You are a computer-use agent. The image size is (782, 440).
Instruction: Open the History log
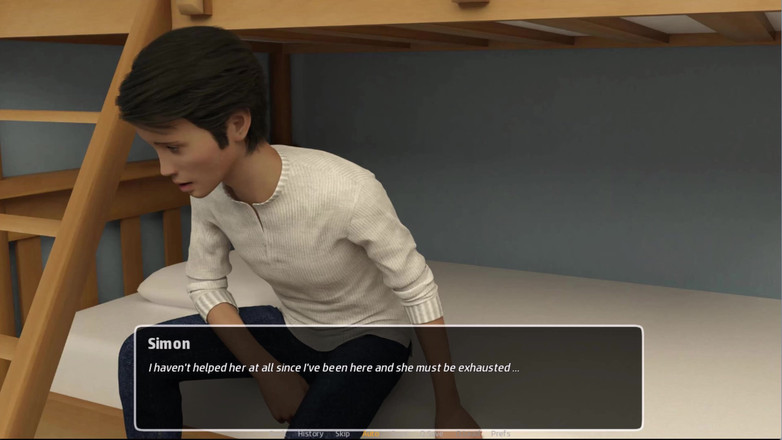coord(310,434)
